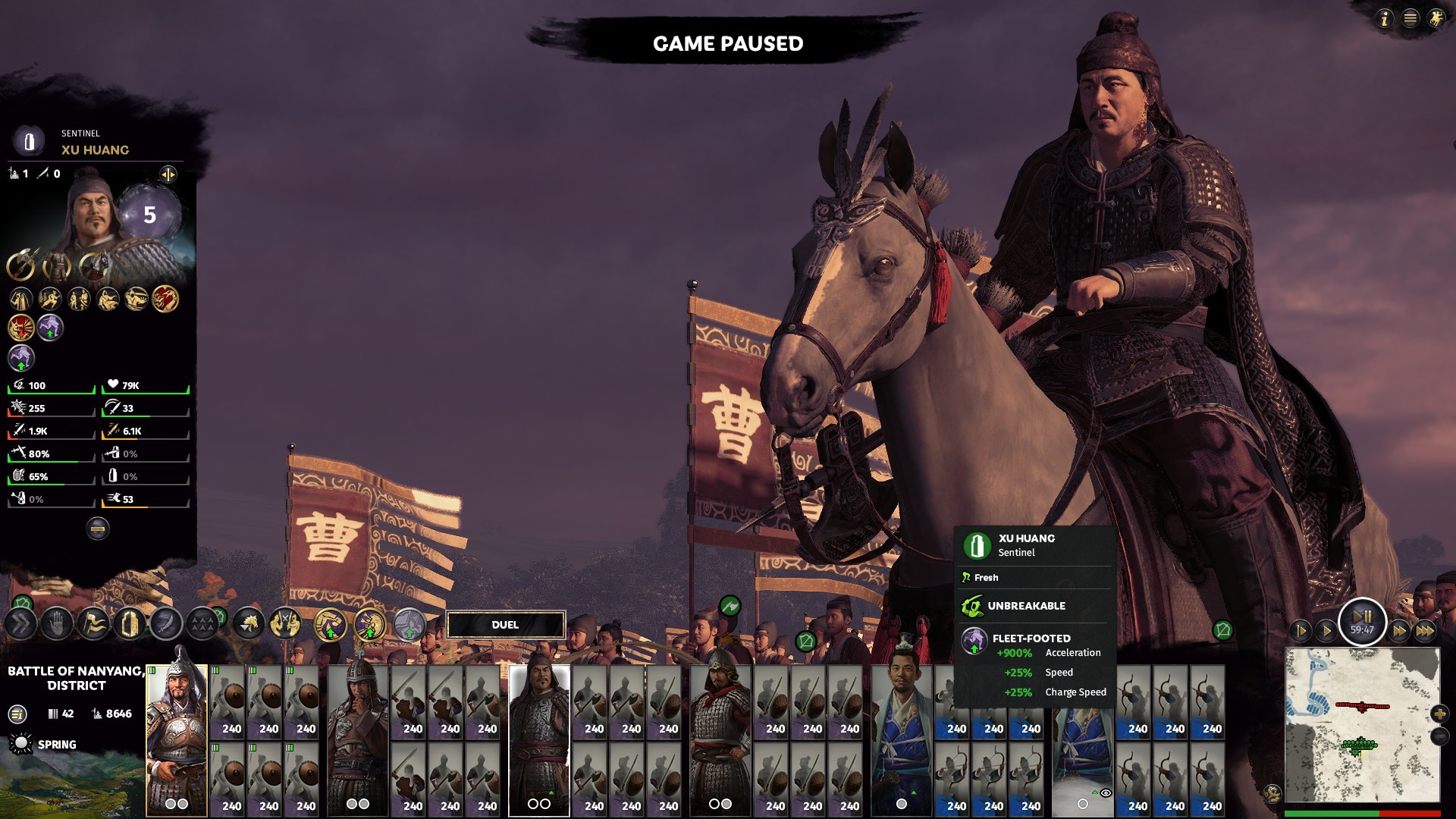Zoom in the minimap with the plus button
Screen dimensions: 1456x819
(x=1439, y=714)
